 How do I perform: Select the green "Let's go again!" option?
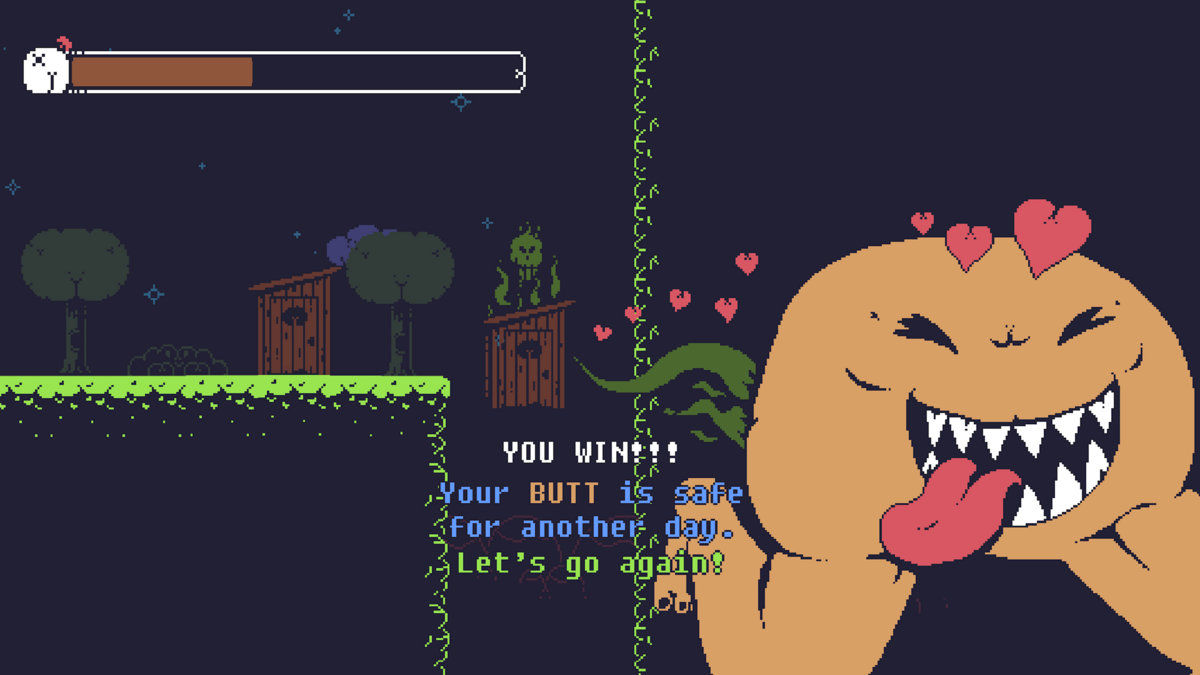coord(590,563)
